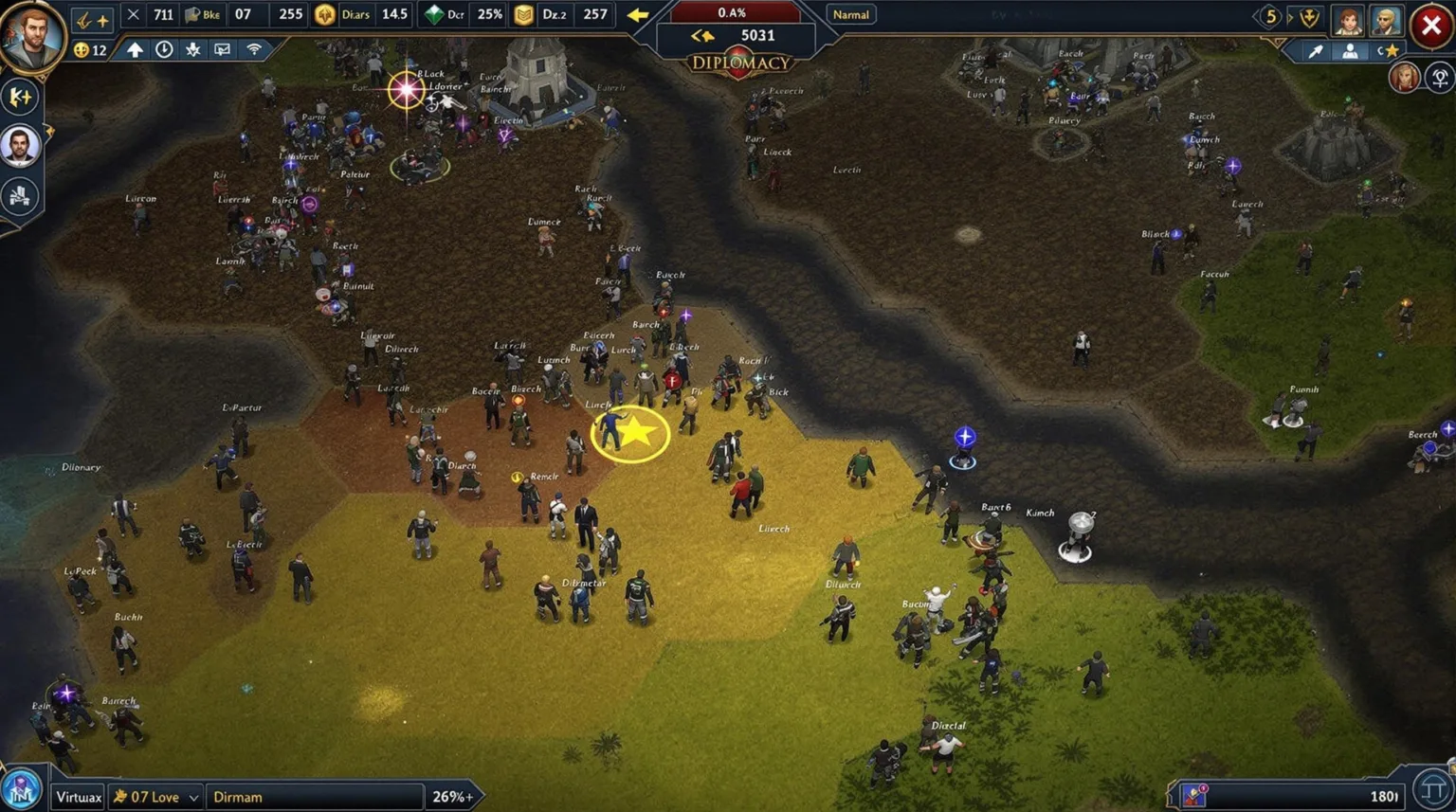Click the magnifying pin icon near top right
Viewport: 1456px width, 812px height.
(x=1315, y=50)
